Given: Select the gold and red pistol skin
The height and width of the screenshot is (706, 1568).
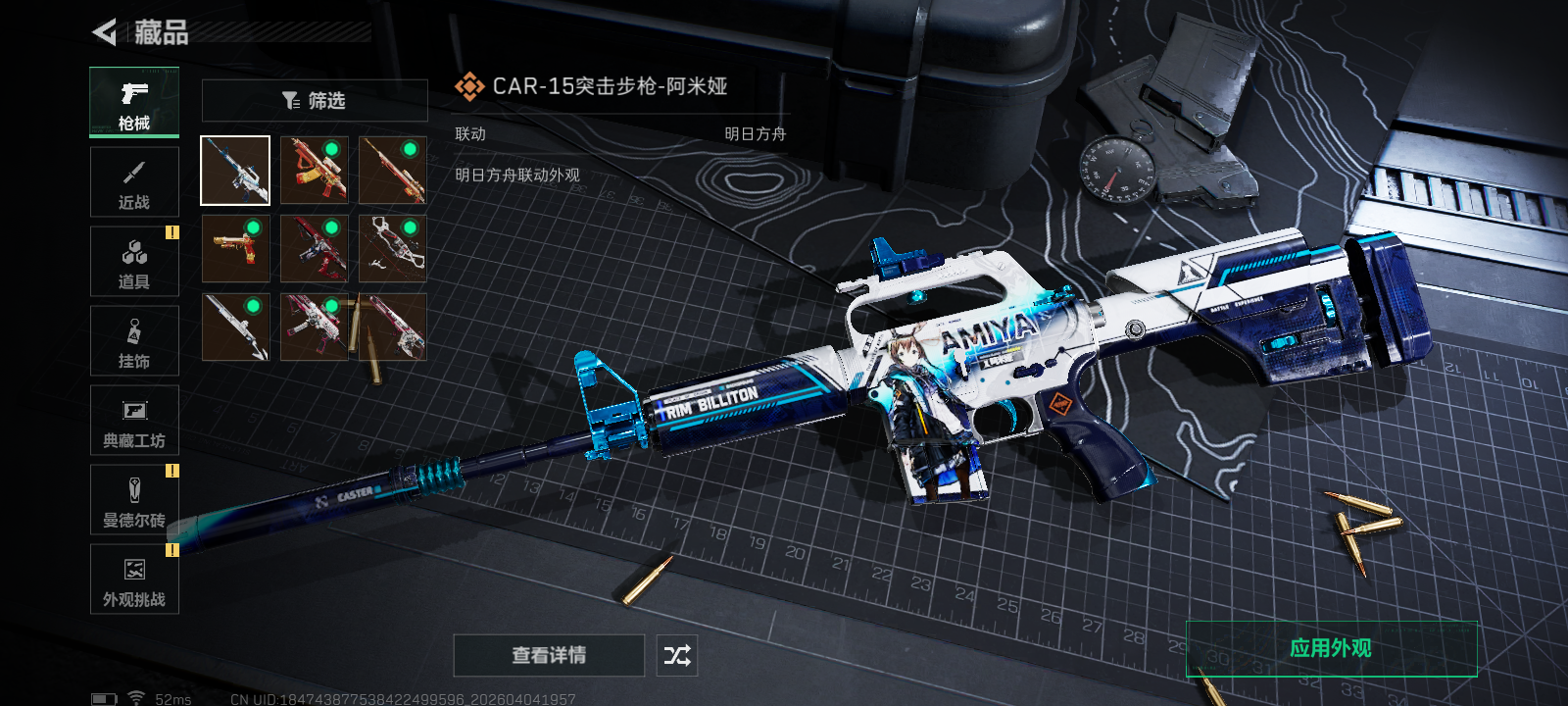Looking at the screenshot, I should click(x=235, y=249).
